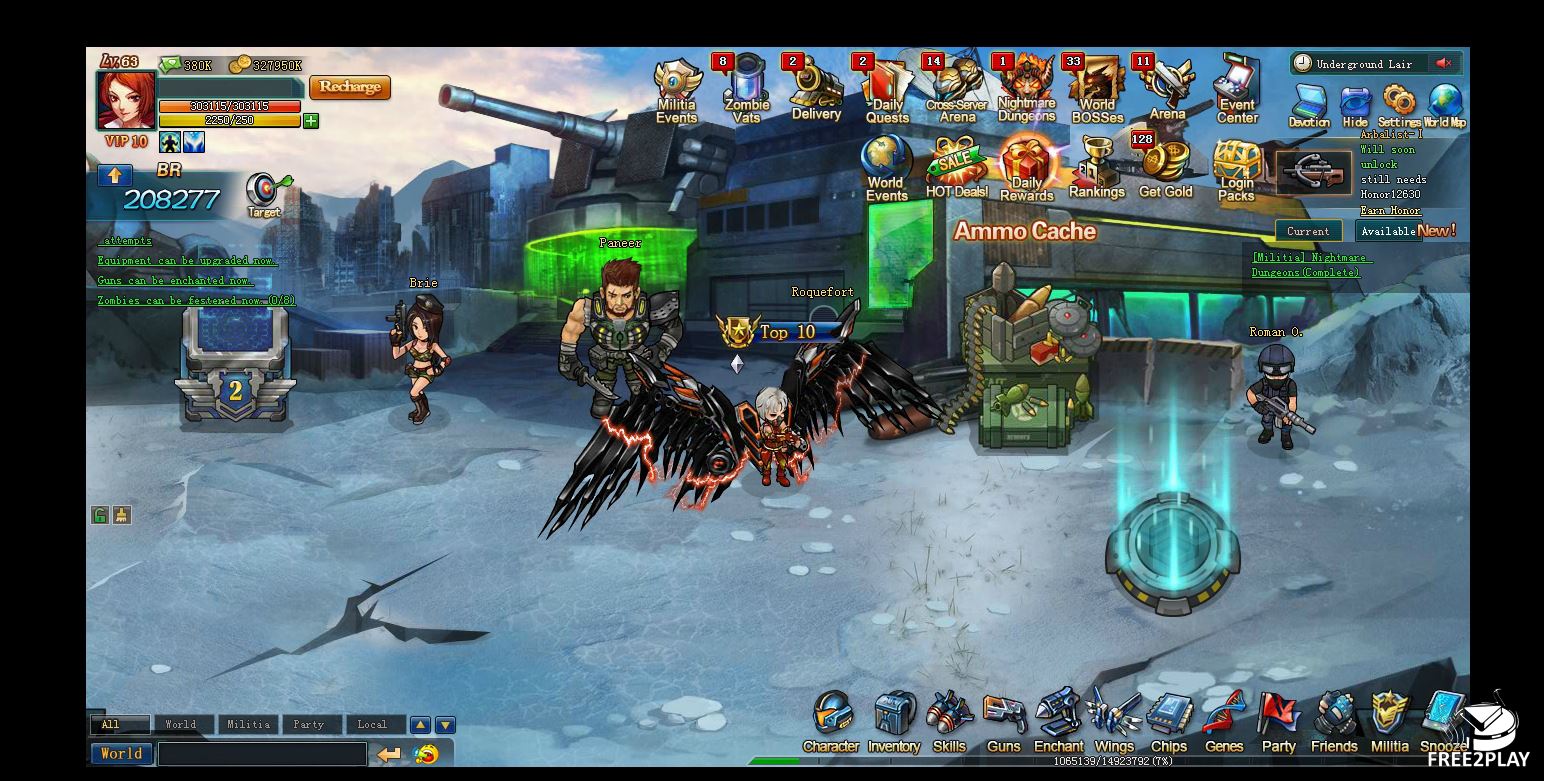Open the World BOSSes menu
The width and height of the screenshot is (1544, 781).
(x=1097, y=90)
